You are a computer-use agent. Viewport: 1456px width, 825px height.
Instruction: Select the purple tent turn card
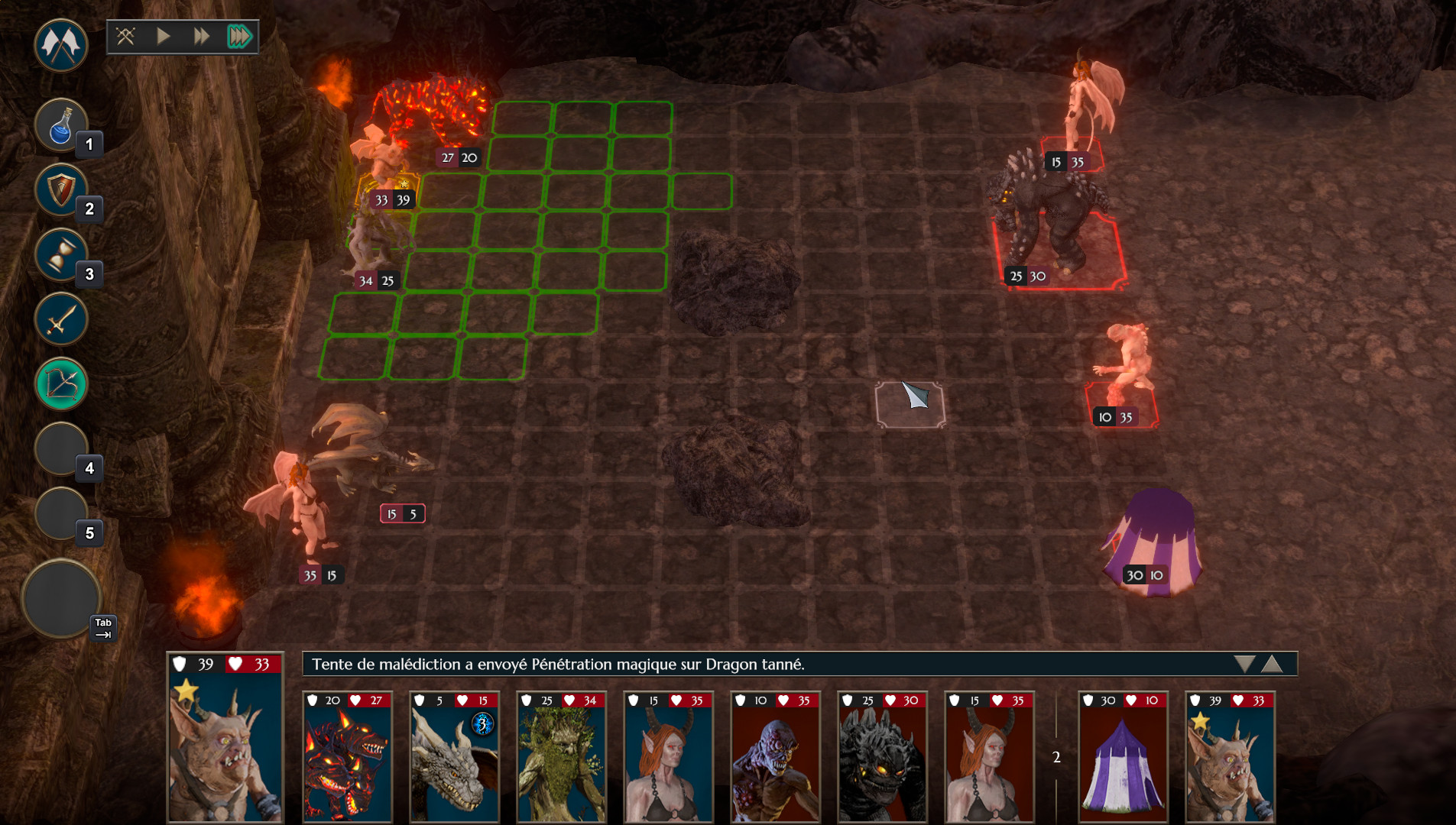pos(1122,756)
